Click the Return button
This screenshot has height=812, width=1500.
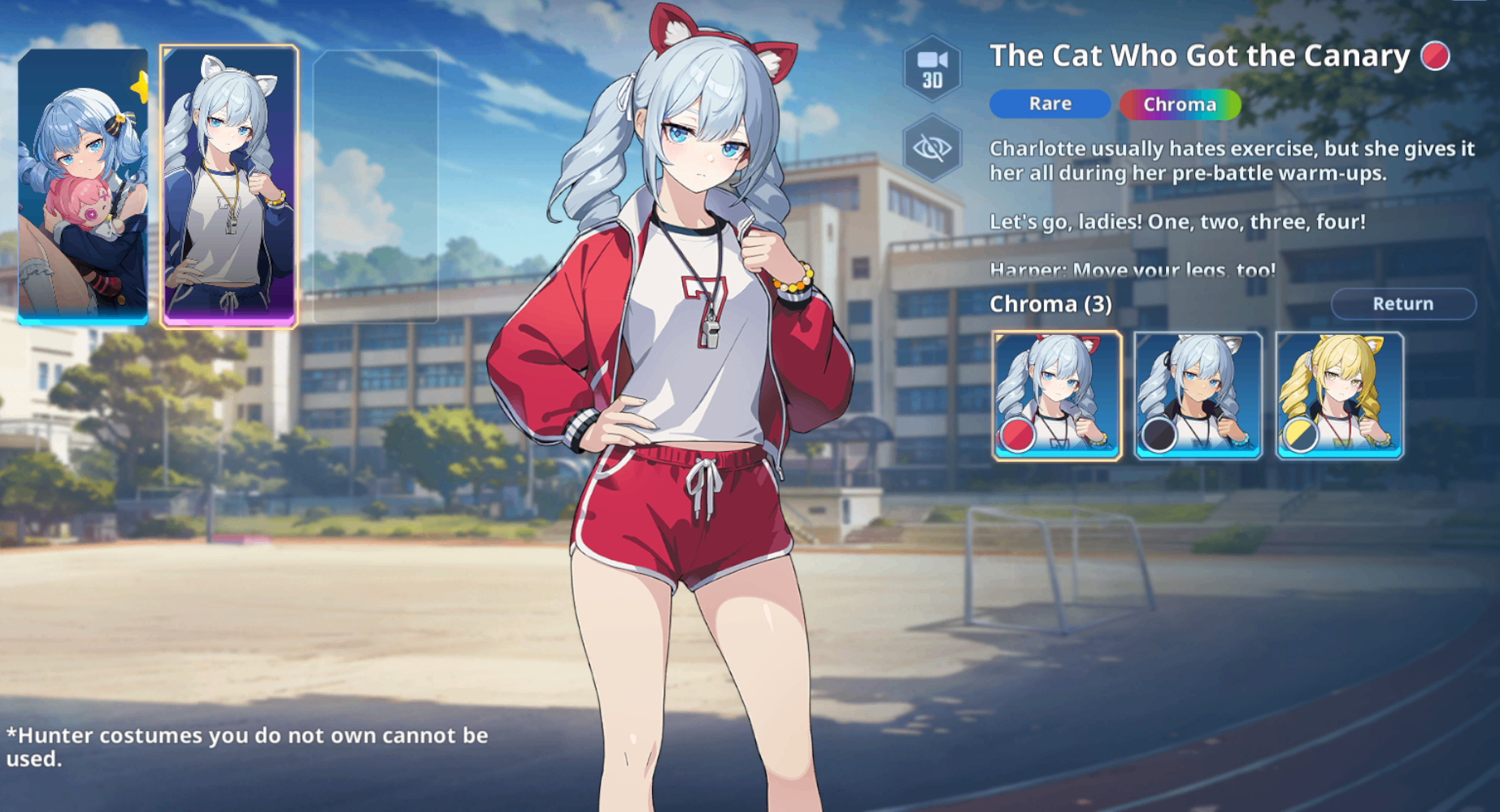[1402, 303]
